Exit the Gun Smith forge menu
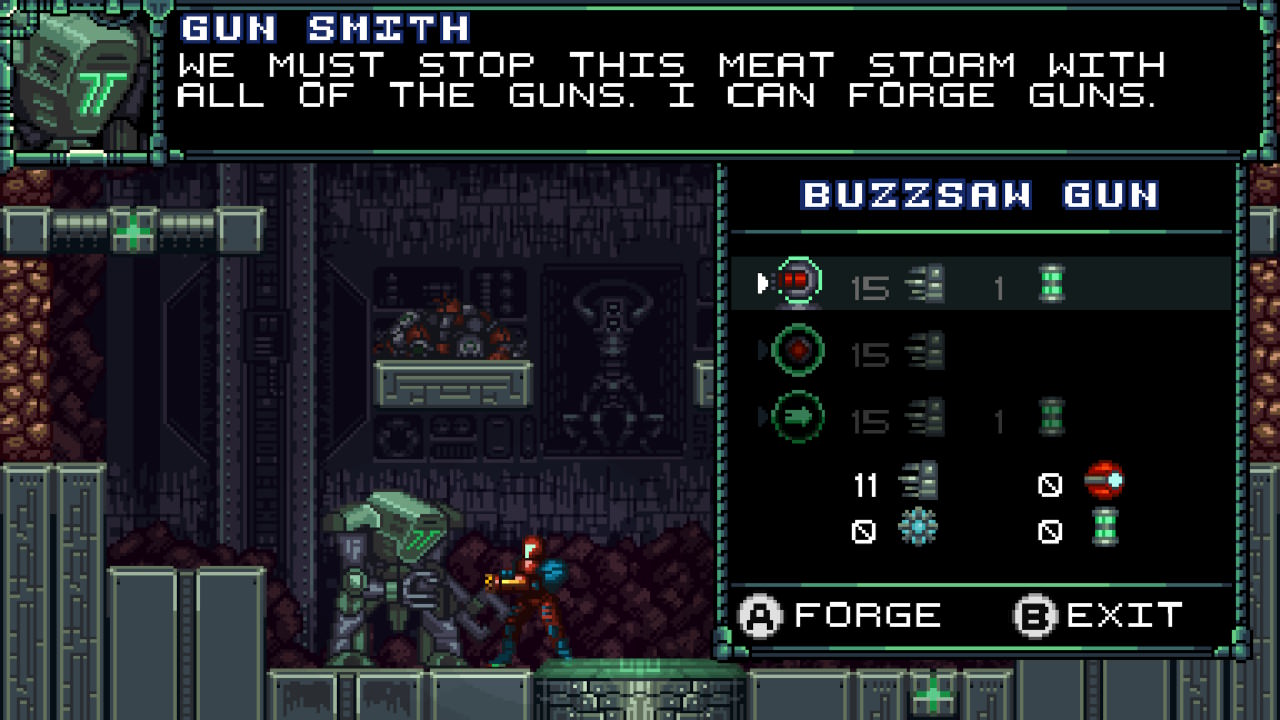The height and width of the screenshot is (720, 1280). (1098, 615)
